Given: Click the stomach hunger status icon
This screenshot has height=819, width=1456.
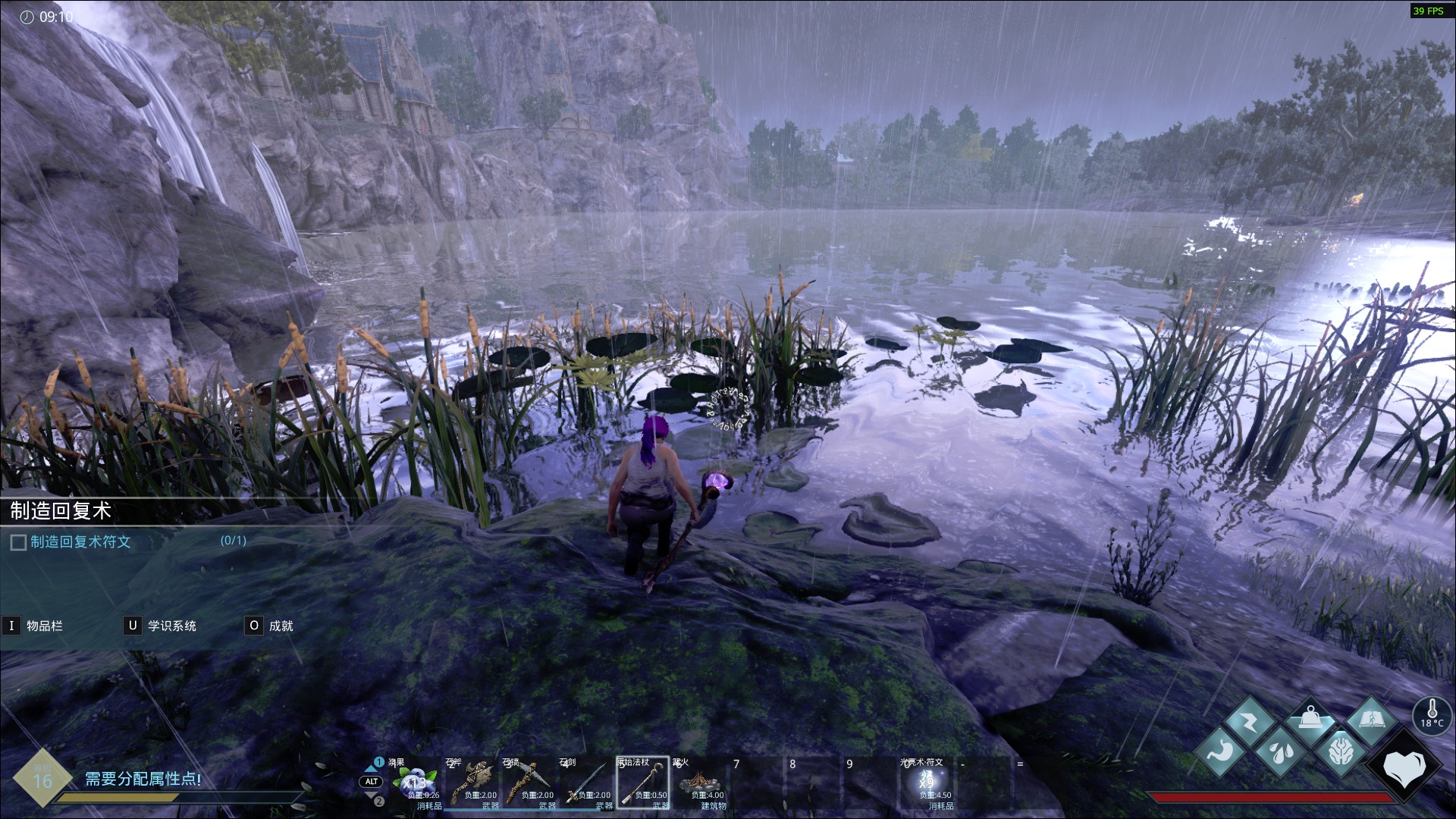Looking at the screenshot, I should pos(1221,752).
